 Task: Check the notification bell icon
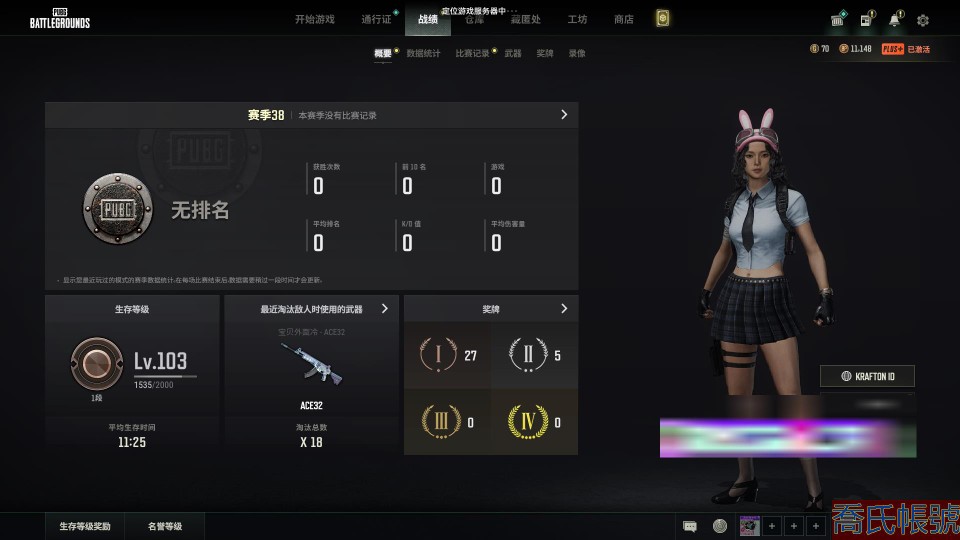894,20
